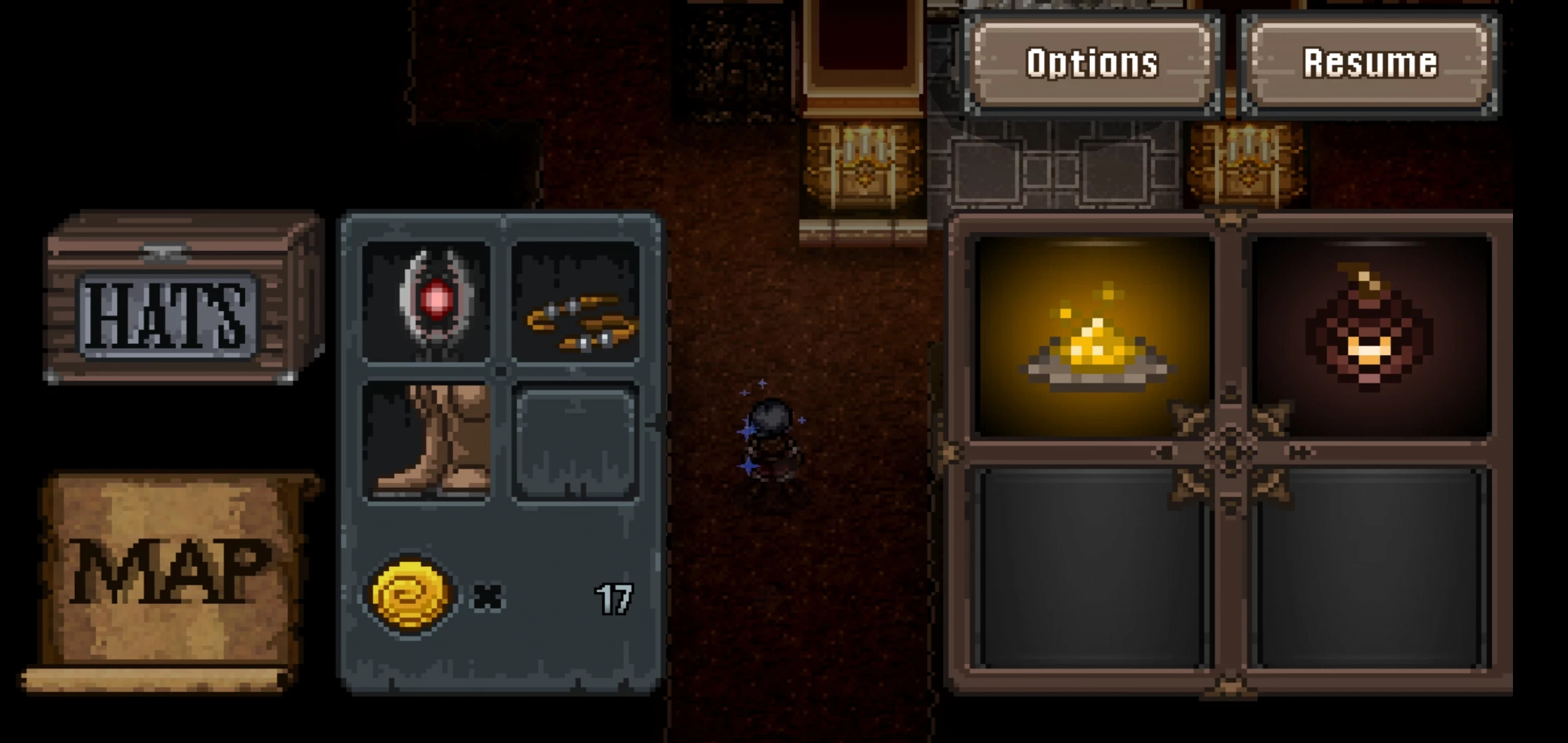Open the Options menu
This screenshot has width=1568, height=743.
point(1092,63)
